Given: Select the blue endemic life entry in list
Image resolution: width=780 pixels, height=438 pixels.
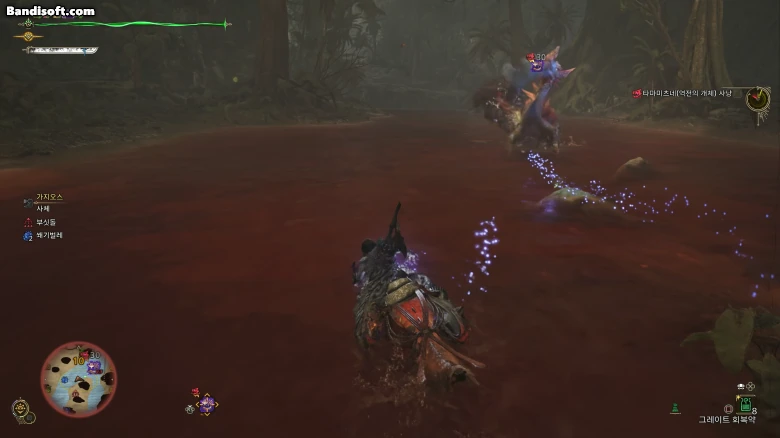Looking at the screenshot, I should pyautogui.click(x=44, y=236).
